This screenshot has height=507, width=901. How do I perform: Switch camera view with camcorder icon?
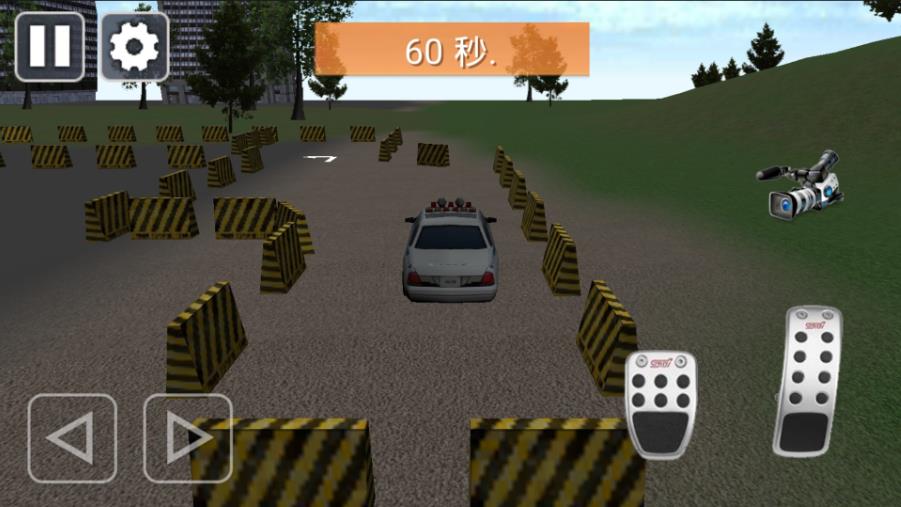(x=800, y=185)
